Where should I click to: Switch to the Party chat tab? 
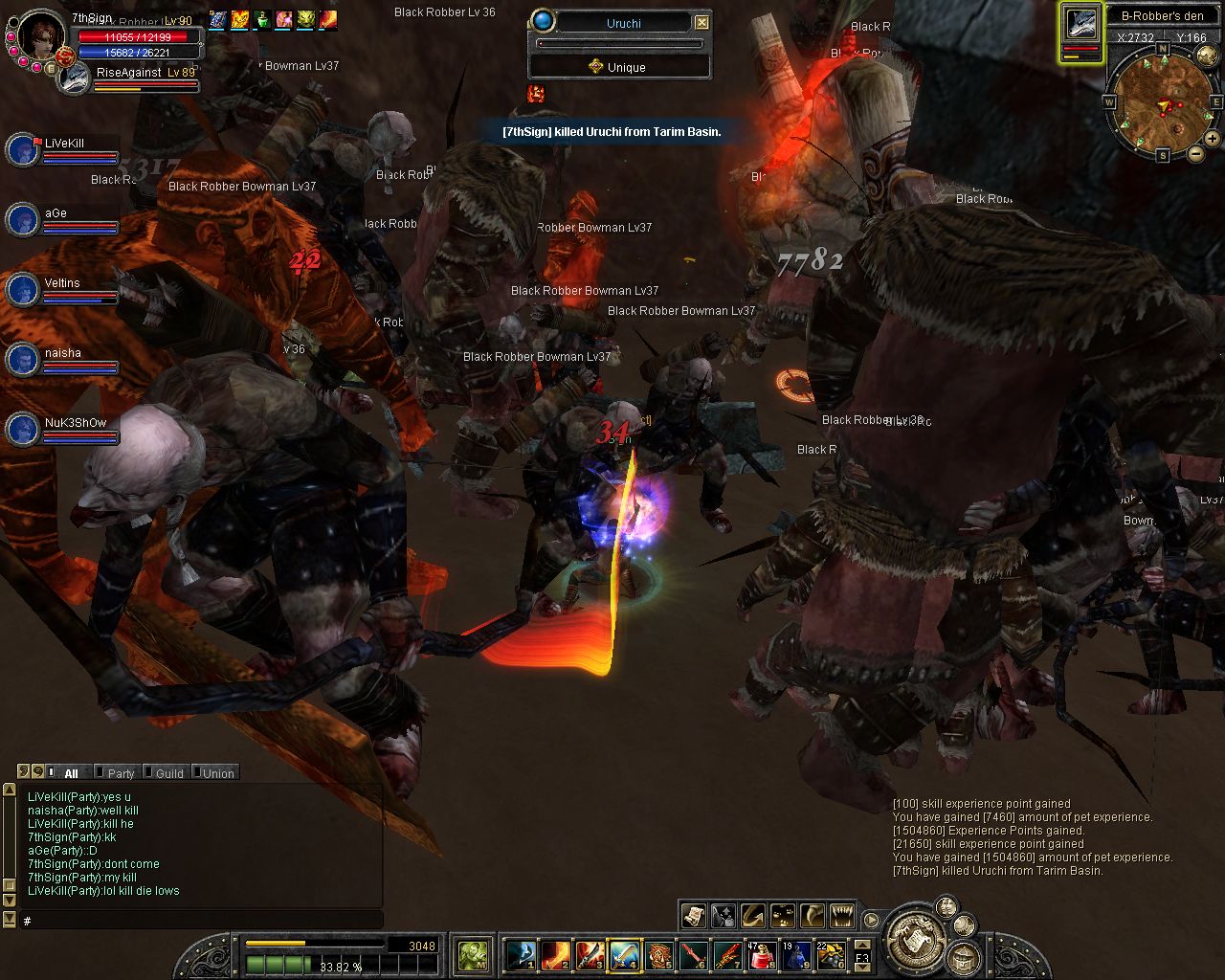[x=120, y=773]
